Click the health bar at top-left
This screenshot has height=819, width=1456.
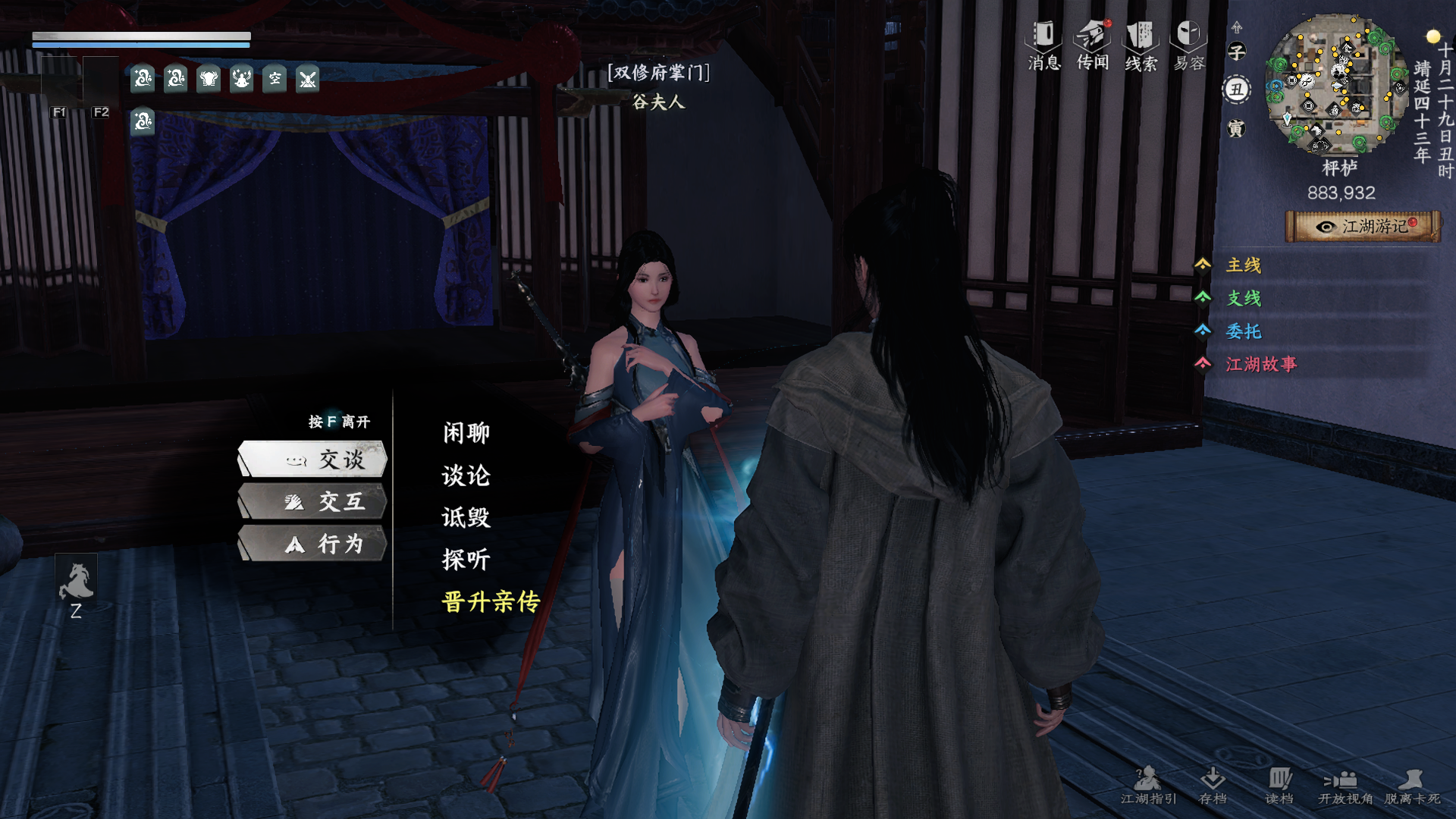140,36
